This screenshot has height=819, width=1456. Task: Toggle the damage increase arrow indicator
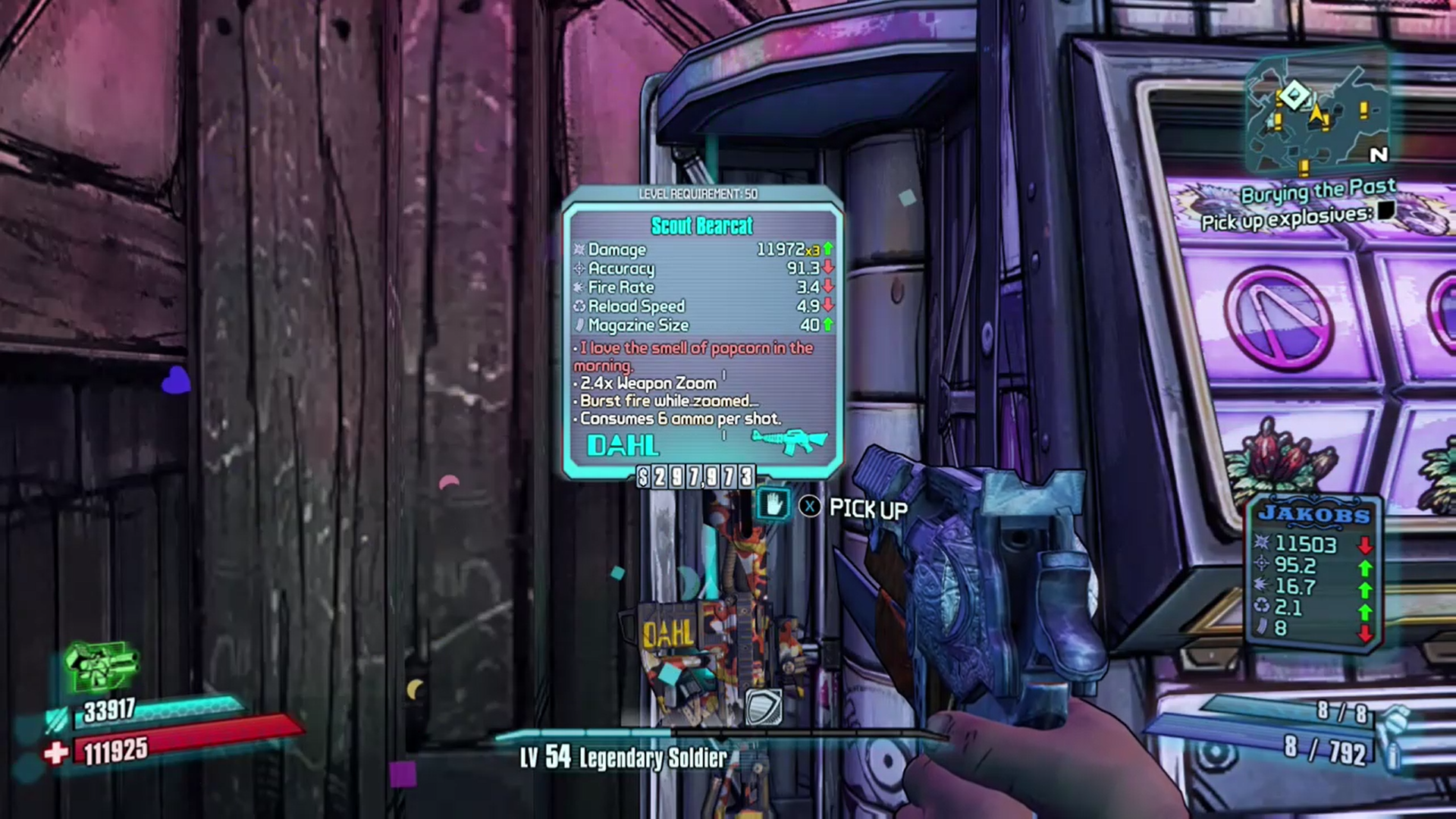(x=827, y=249)
